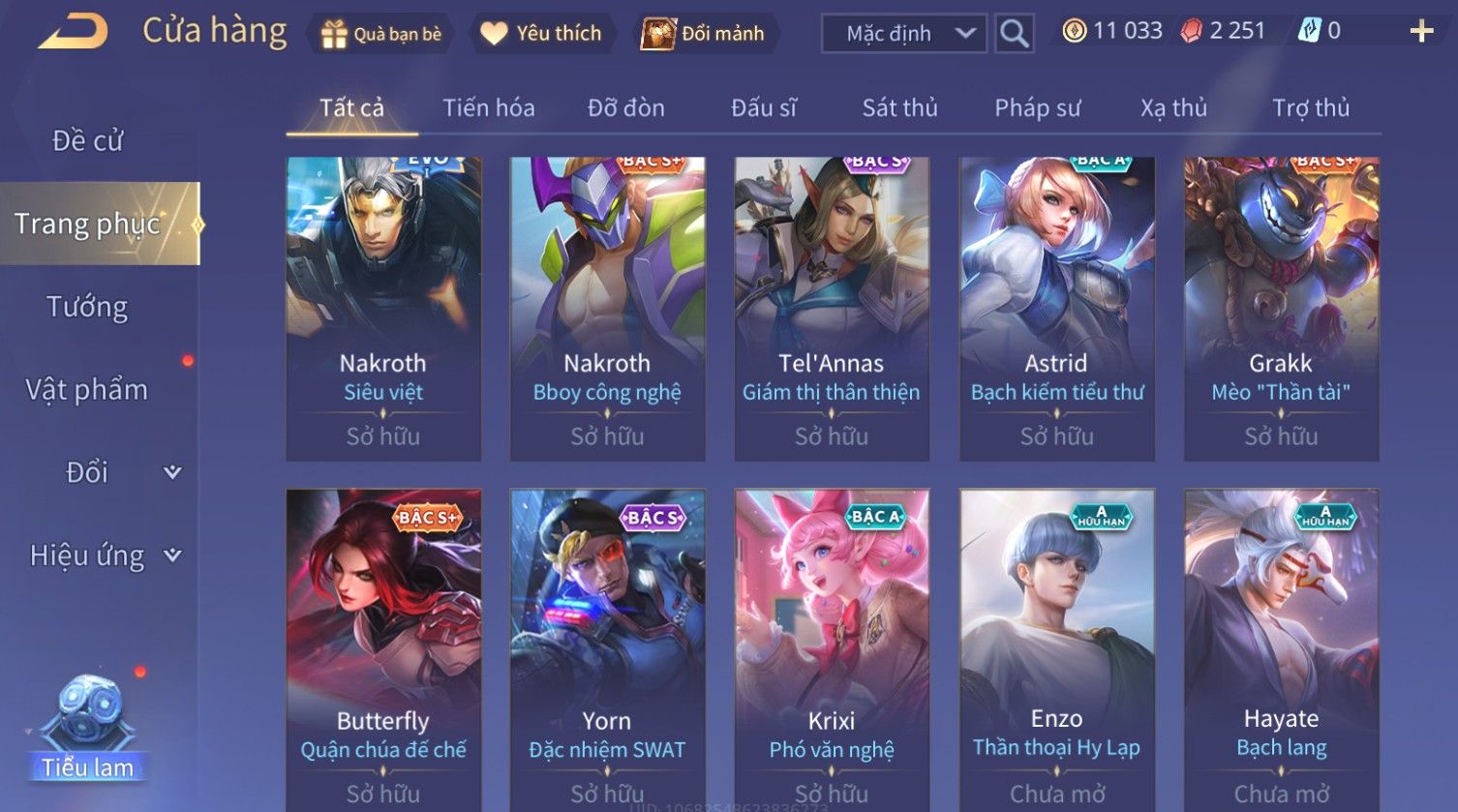Expand the Mặc định sort dropdown
The image size is (1458, 812).
[903, 34]
